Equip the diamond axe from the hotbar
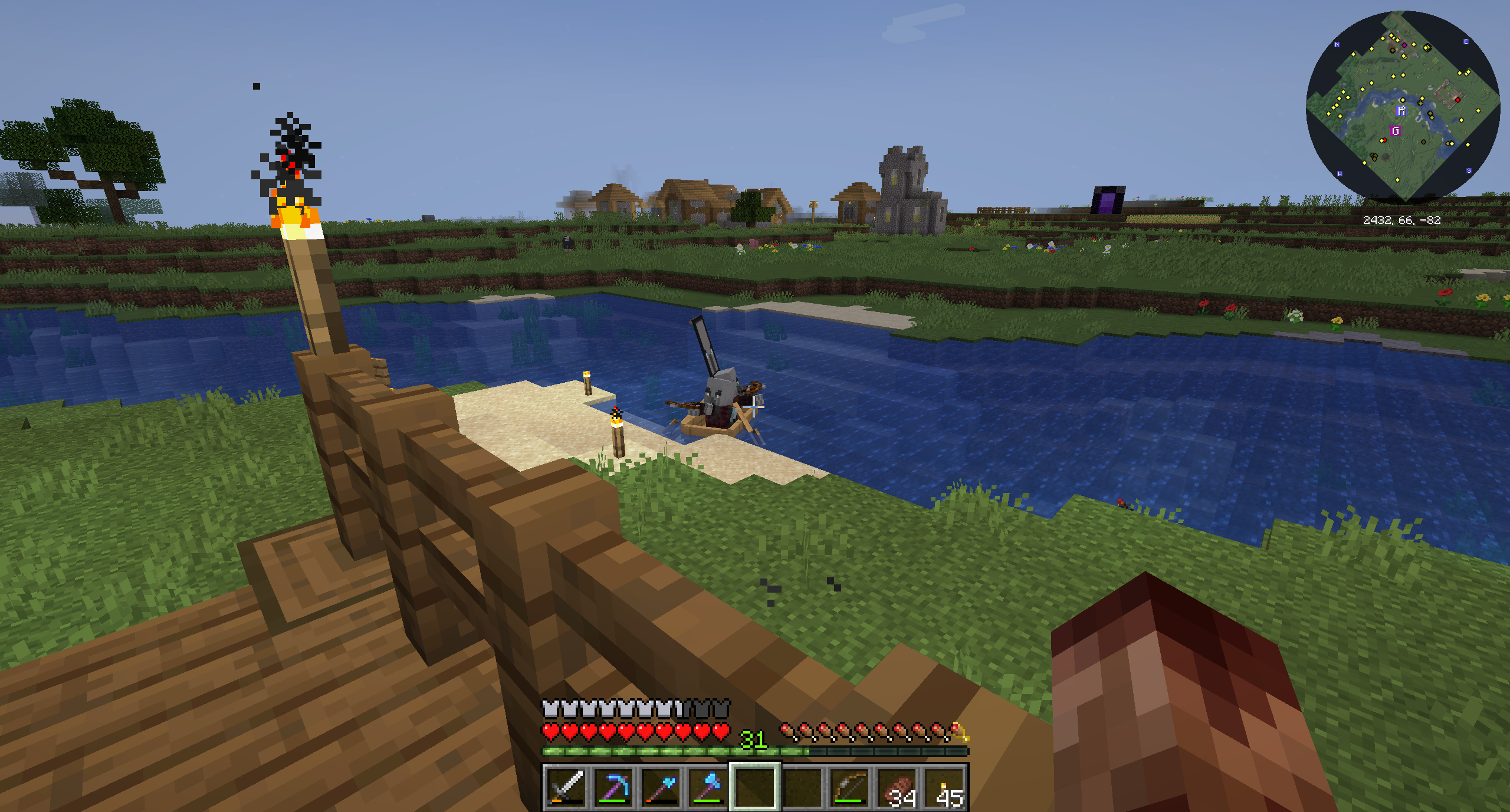Image resolution: width=1510 pixels, height=812 pixels. point(708,787)
